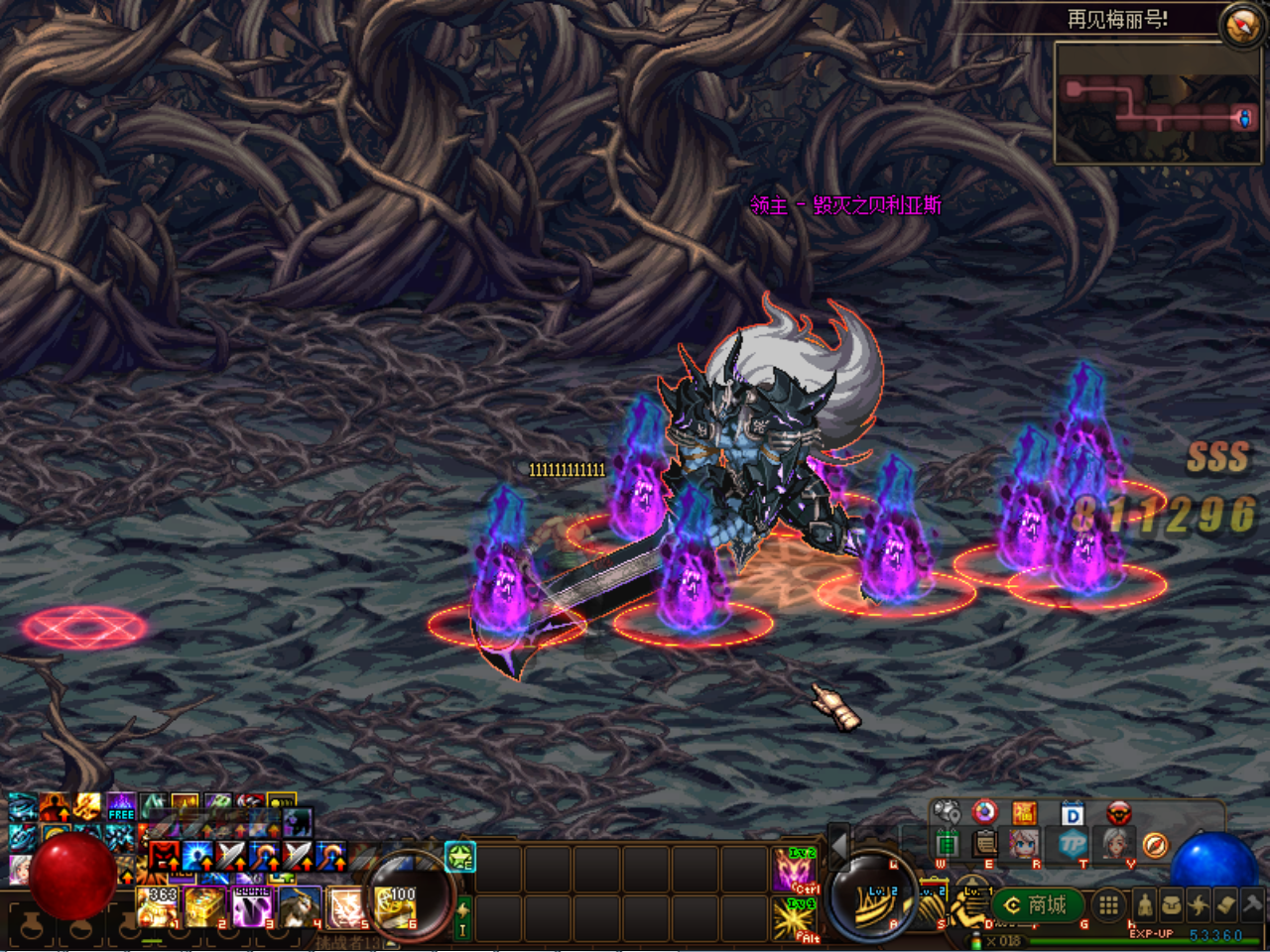Screen dimensions: 1270x952
Task: Open the blue TP hexagon icon
Action: 1072,844
